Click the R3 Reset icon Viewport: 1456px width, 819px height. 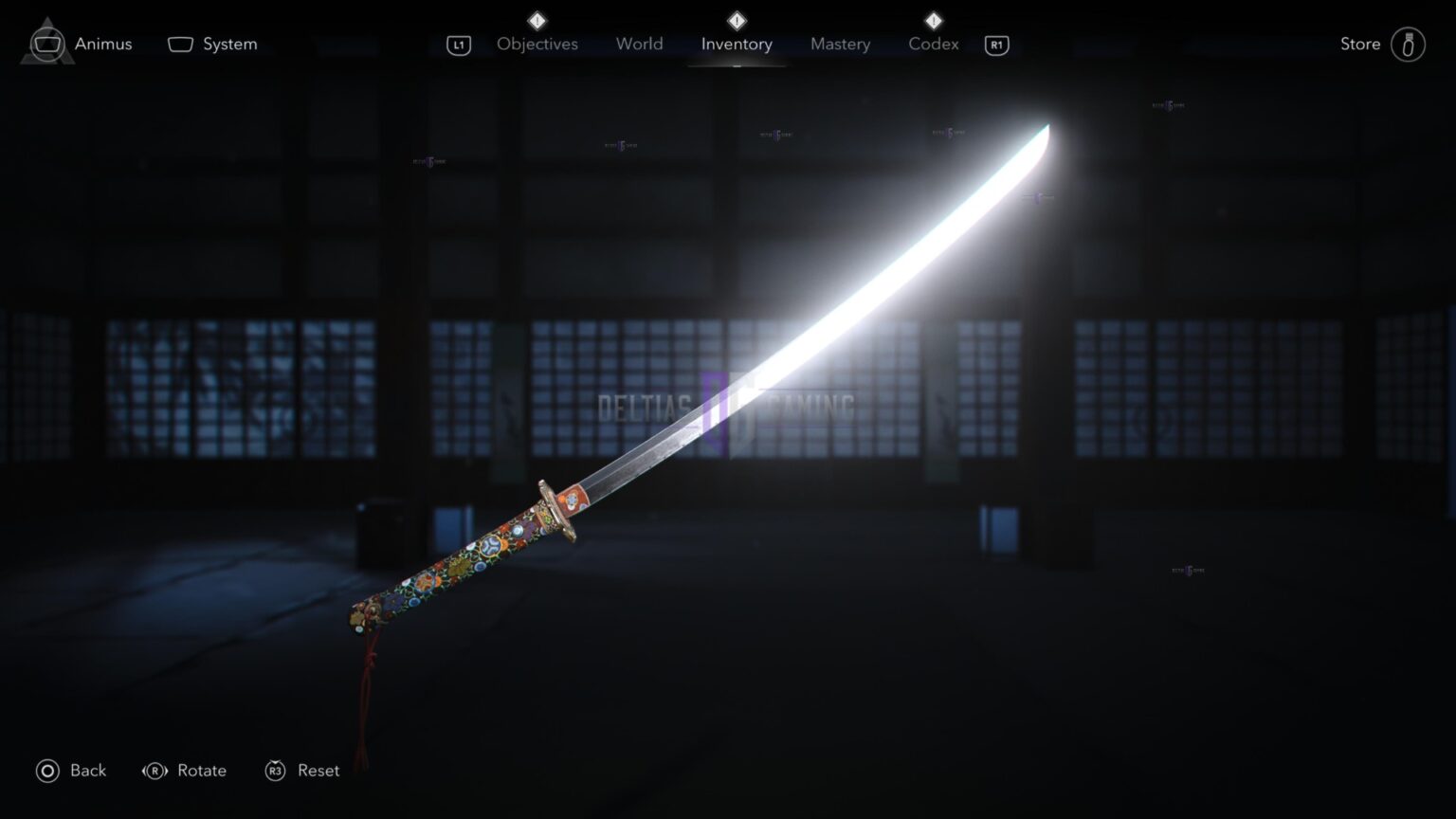(275, 771)
